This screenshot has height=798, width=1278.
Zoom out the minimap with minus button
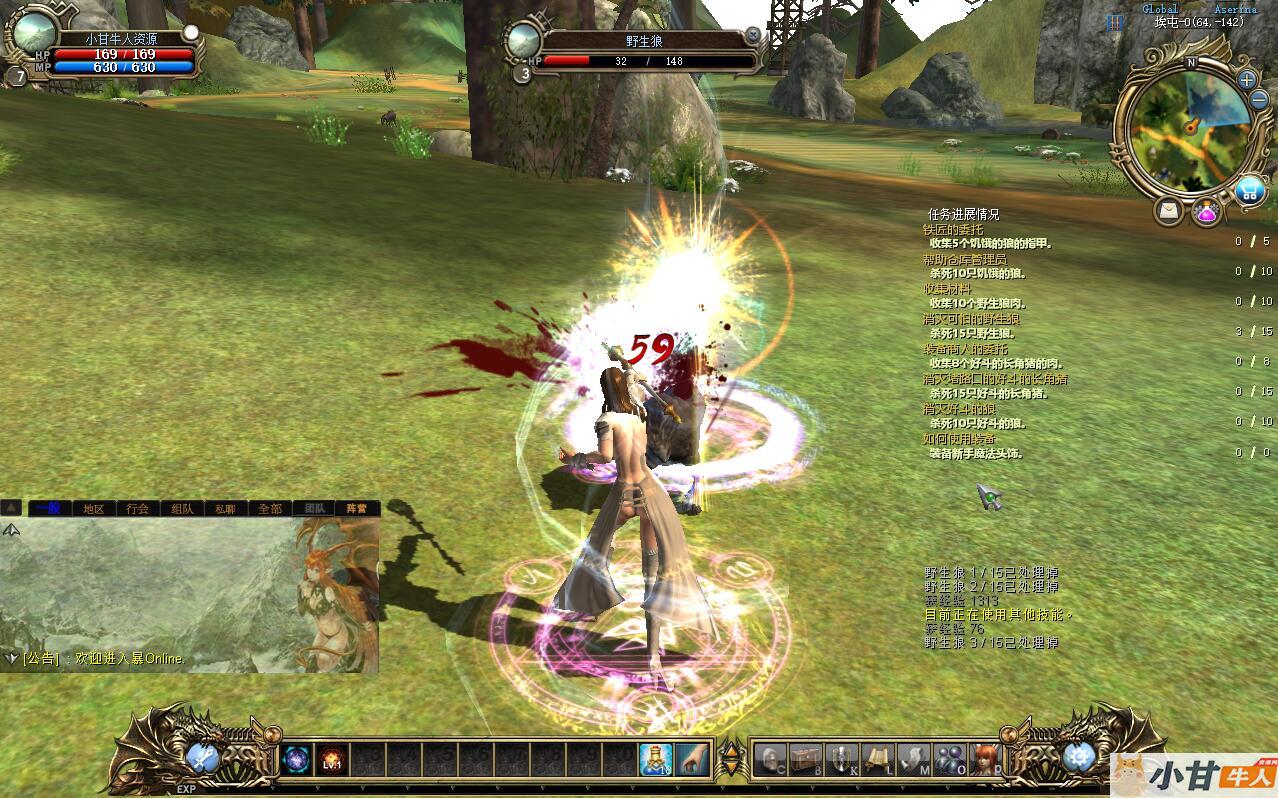(1259, 100)
